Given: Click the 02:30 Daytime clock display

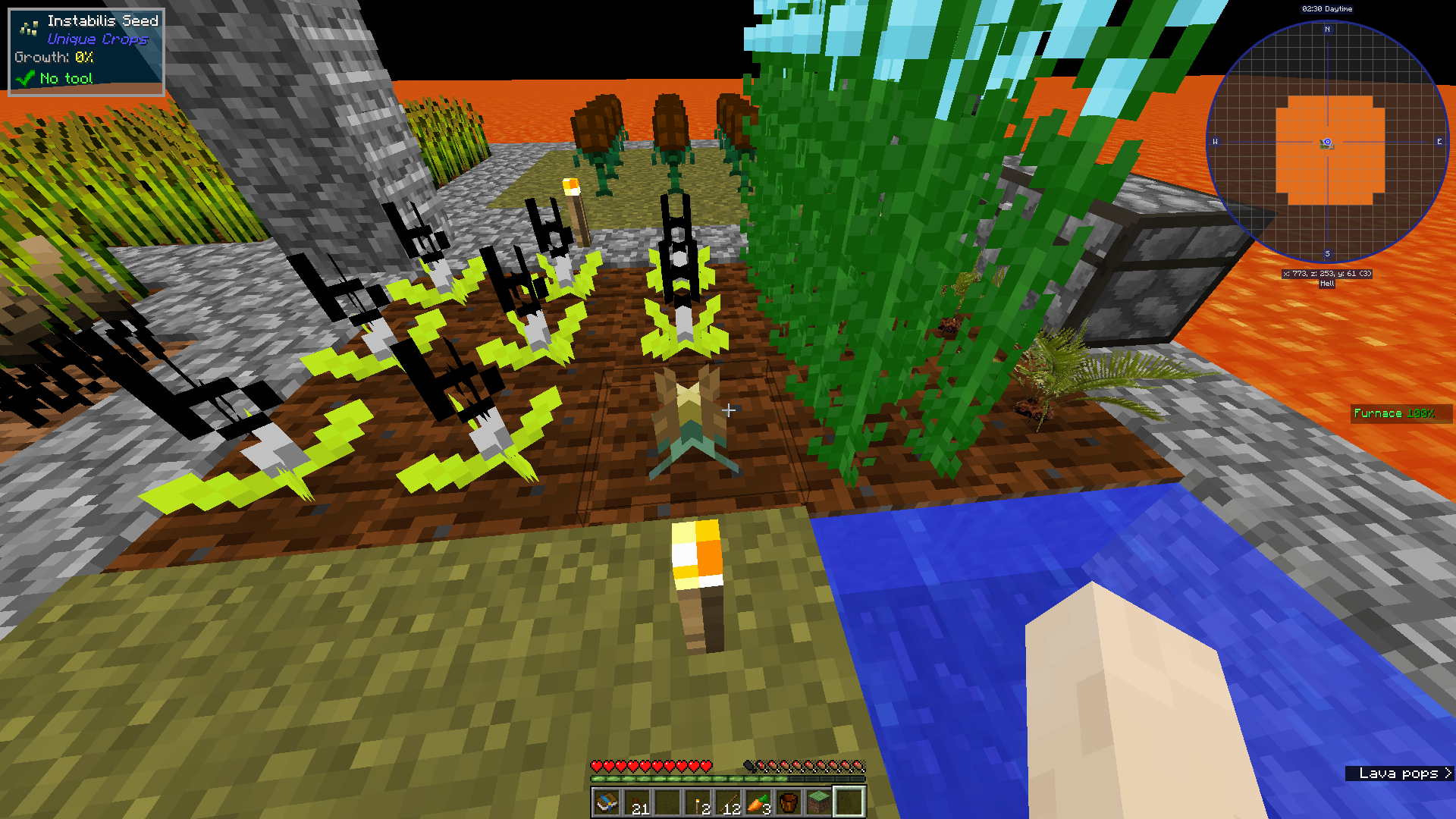Looking at the screenshot, I should click(1326, 8).
